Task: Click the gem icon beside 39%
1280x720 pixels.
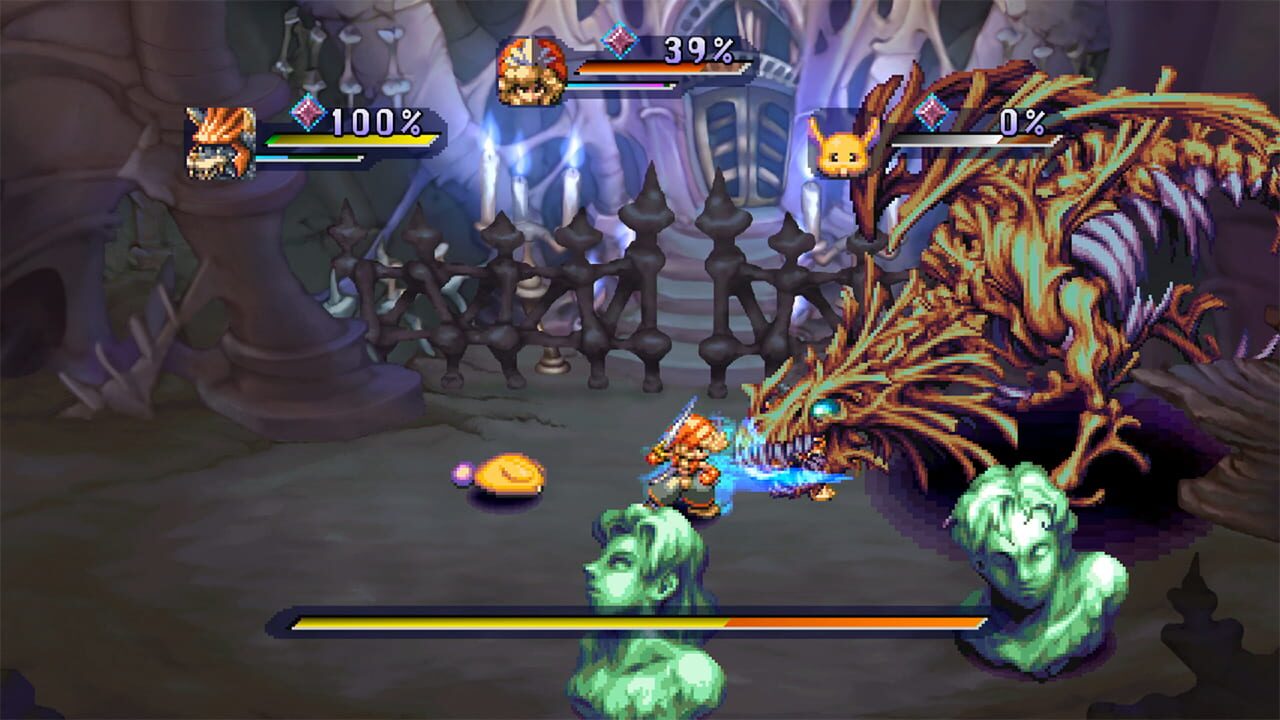Action: click(x=619, y=42)
